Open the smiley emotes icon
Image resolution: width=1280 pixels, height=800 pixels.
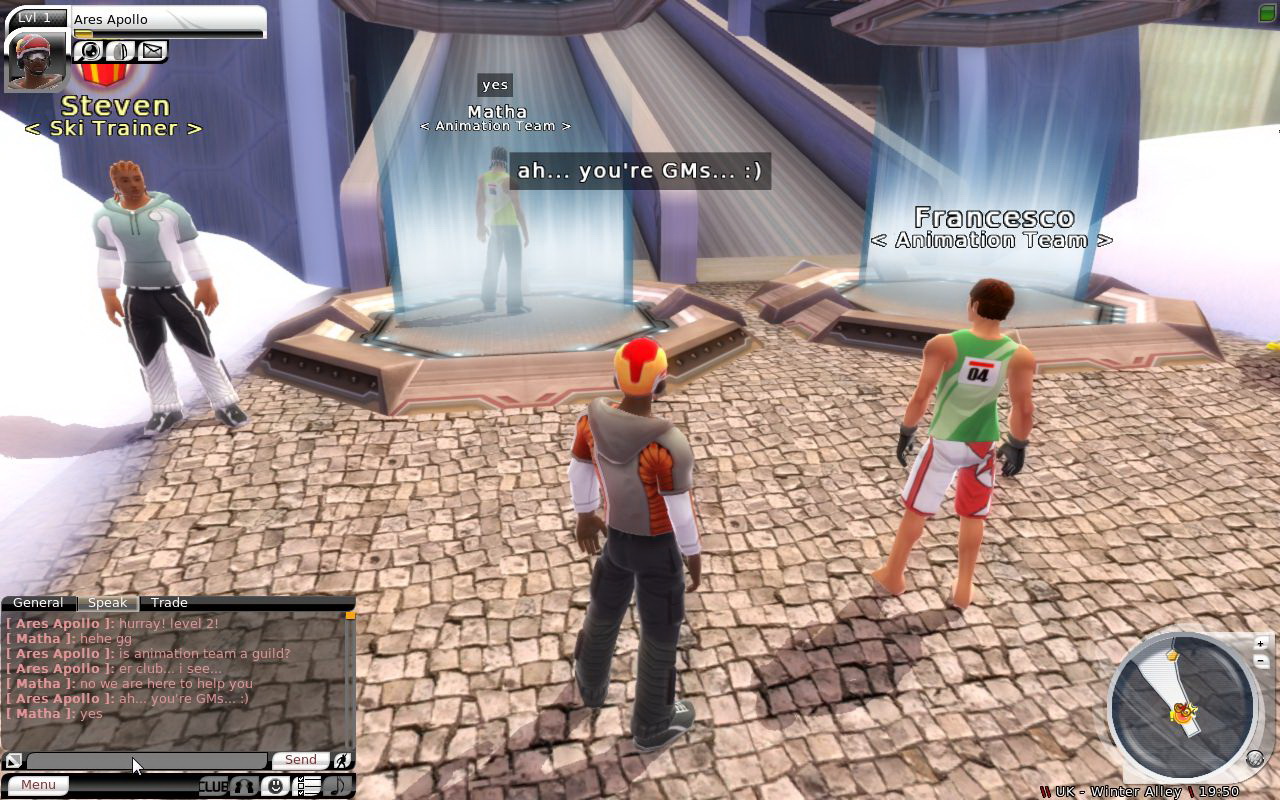click(275, 786)
